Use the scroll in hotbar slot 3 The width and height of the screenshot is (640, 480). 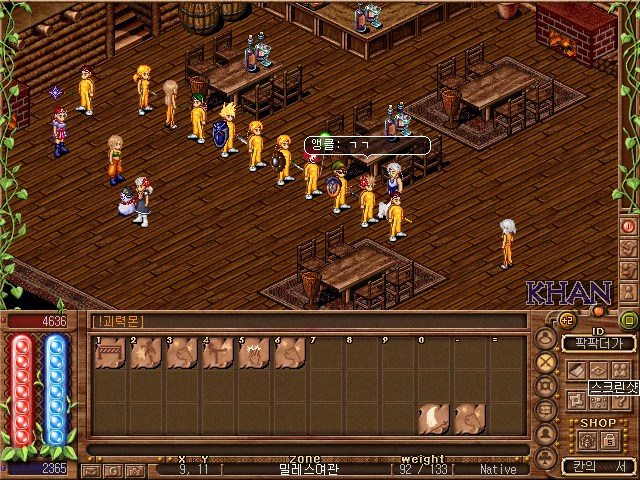click(180, 353)
